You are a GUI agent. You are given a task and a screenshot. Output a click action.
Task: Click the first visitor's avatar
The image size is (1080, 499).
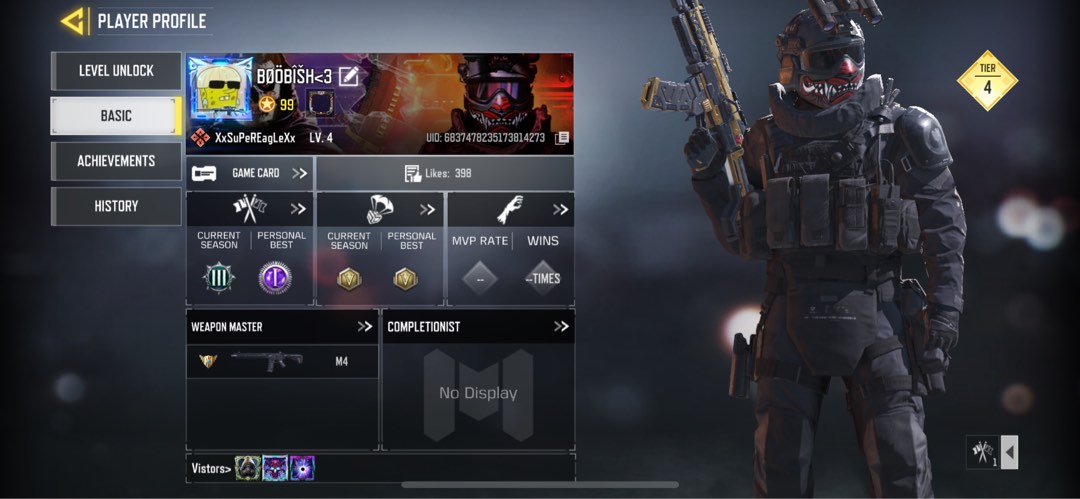point(247,468)
